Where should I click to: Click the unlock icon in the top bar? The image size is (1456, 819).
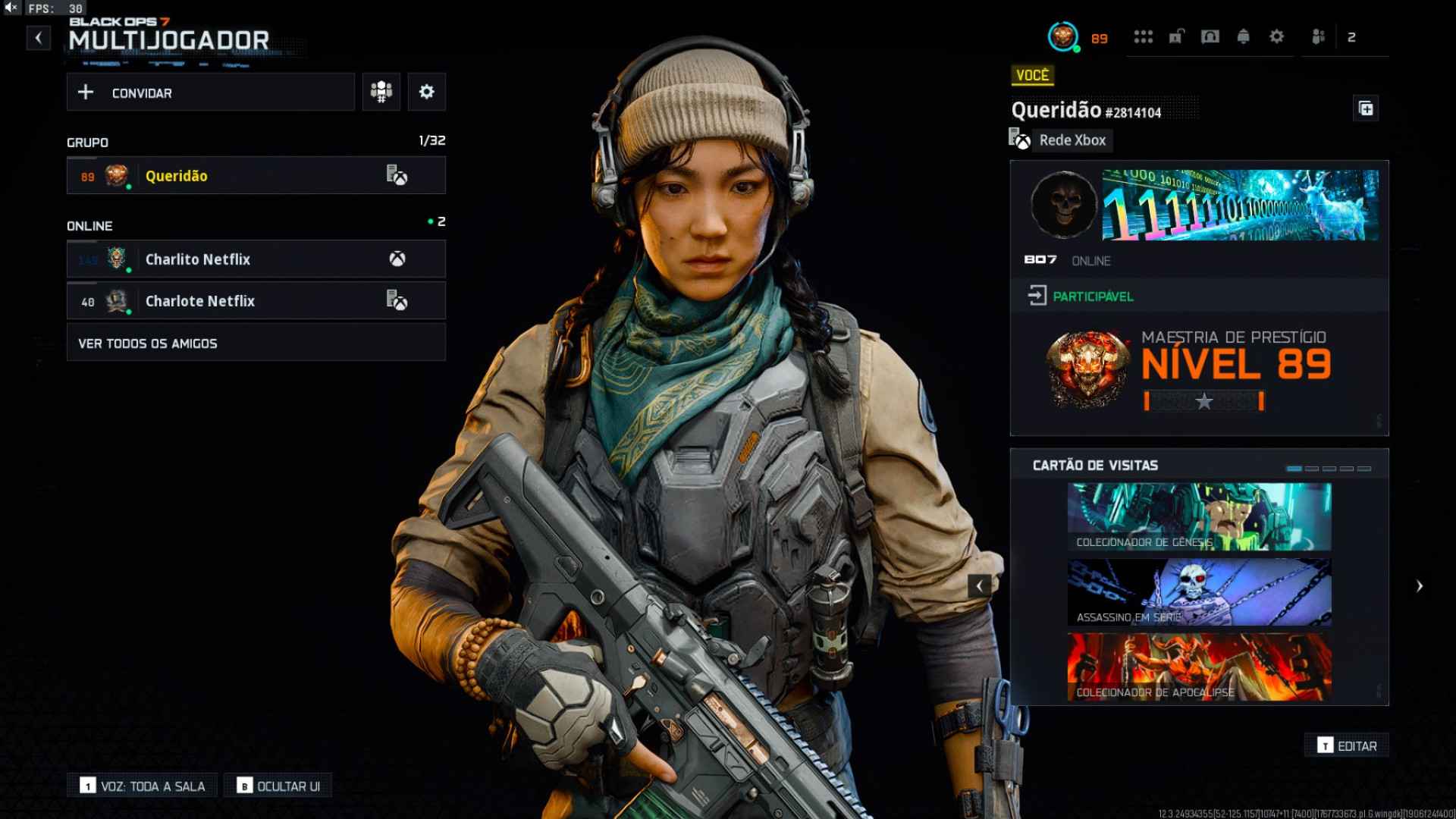click(1176, 36)
